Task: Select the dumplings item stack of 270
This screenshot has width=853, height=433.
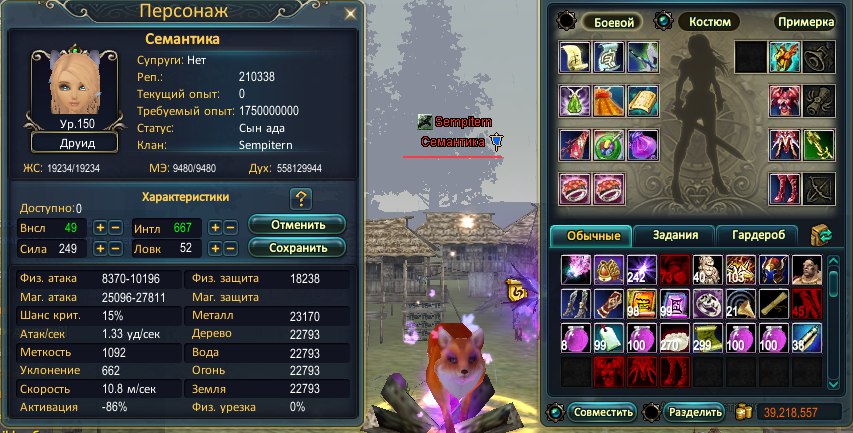Action: [x=673, y=338]
